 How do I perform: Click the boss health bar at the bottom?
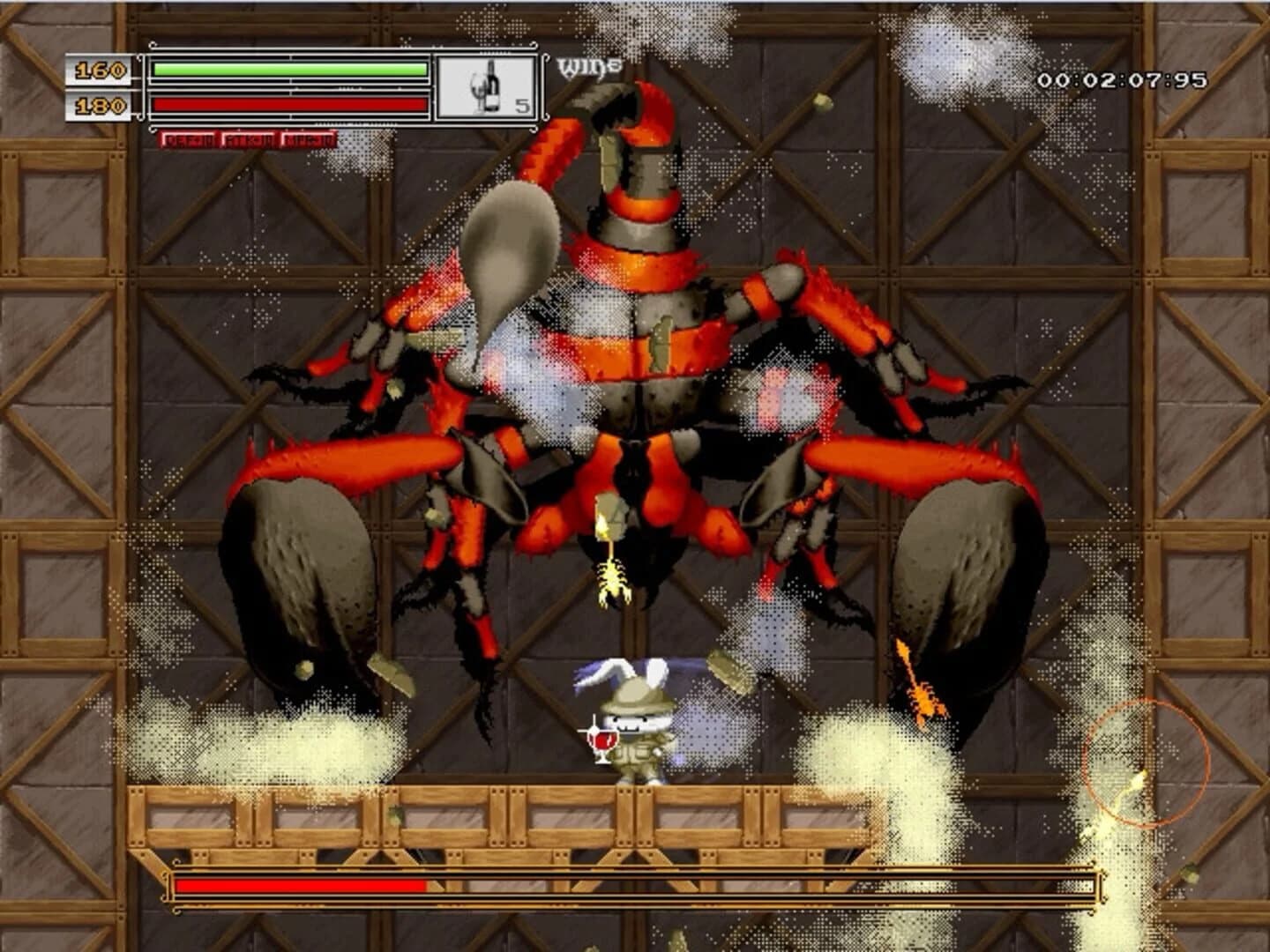[x=441, y=886]
